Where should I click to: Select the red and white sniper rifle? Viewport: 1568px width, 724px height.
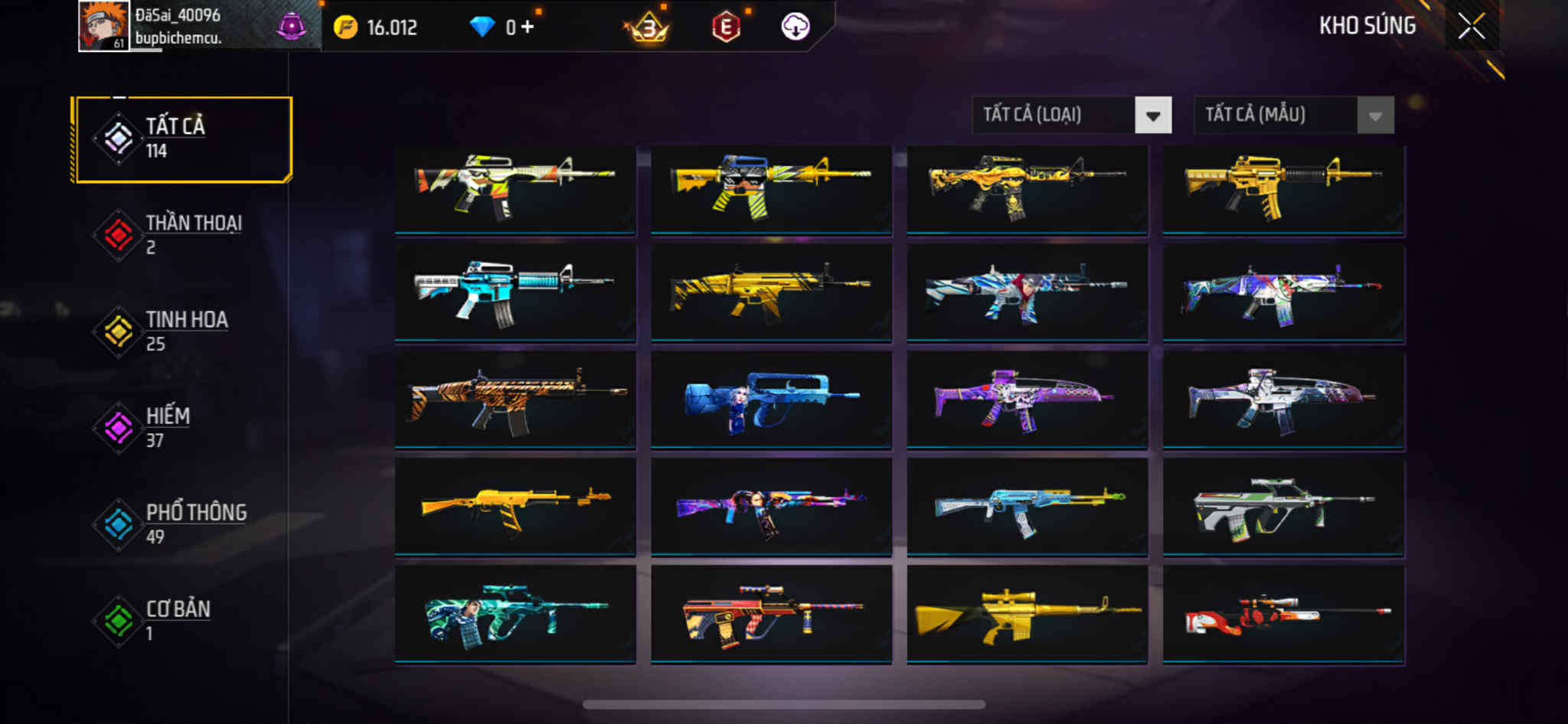point(1283,614)
